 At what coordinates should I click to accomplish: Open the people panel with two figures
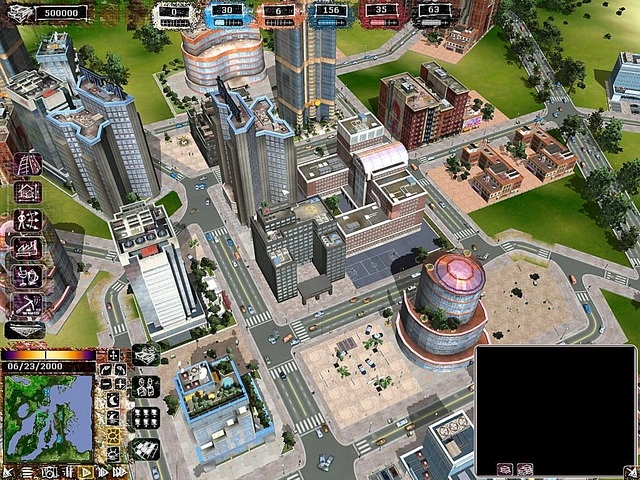click(146, 386)
